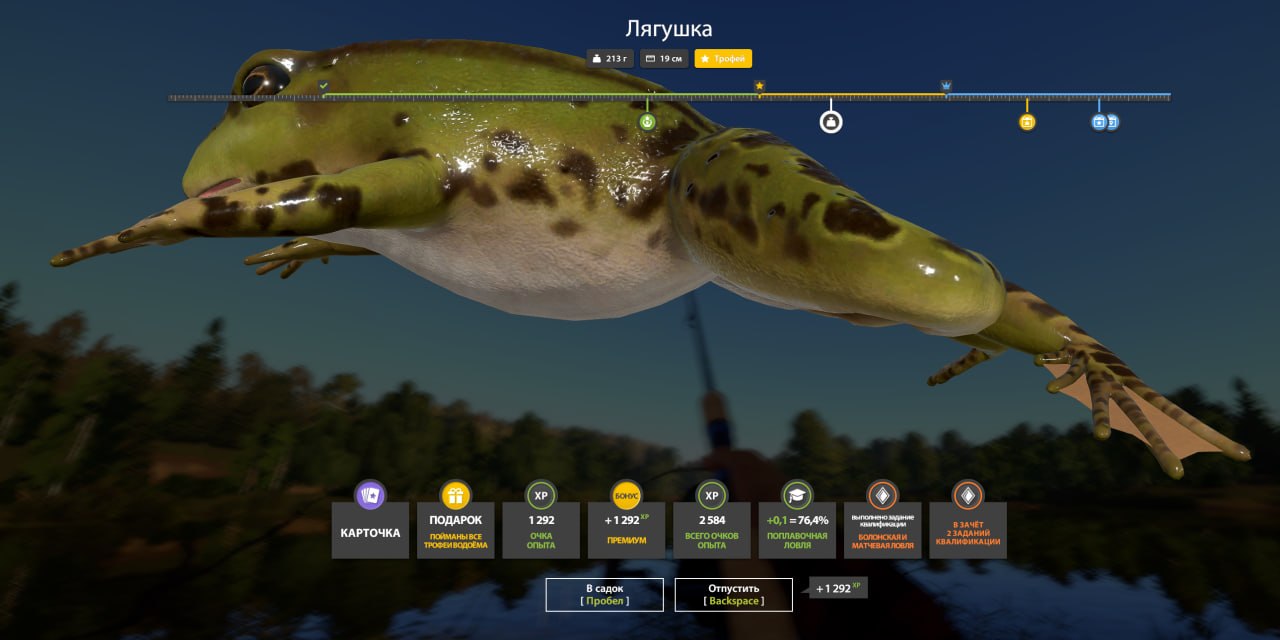Release the frog with the Отпустить button
Image resolution: width=1280 pixels, height=640 pixels.
coord(733,594)
